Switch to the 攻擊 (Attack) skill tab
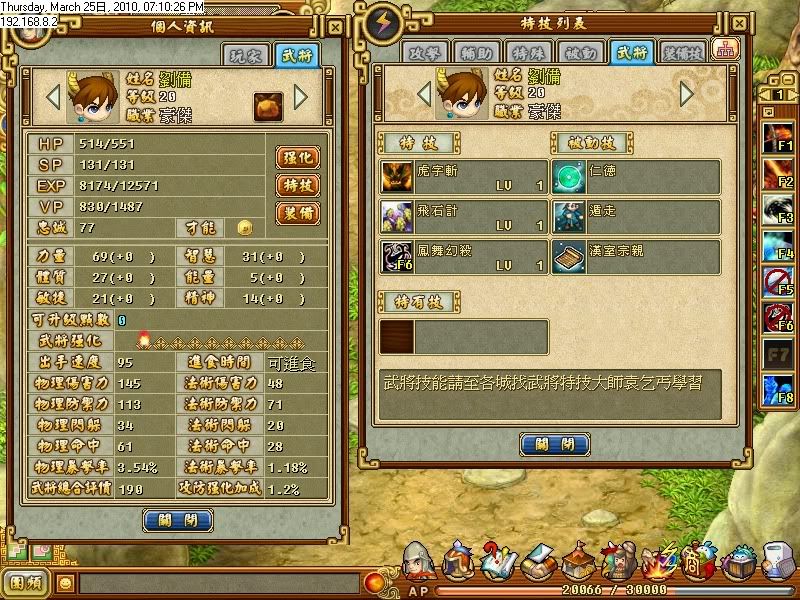 click(x=423, y=54)
